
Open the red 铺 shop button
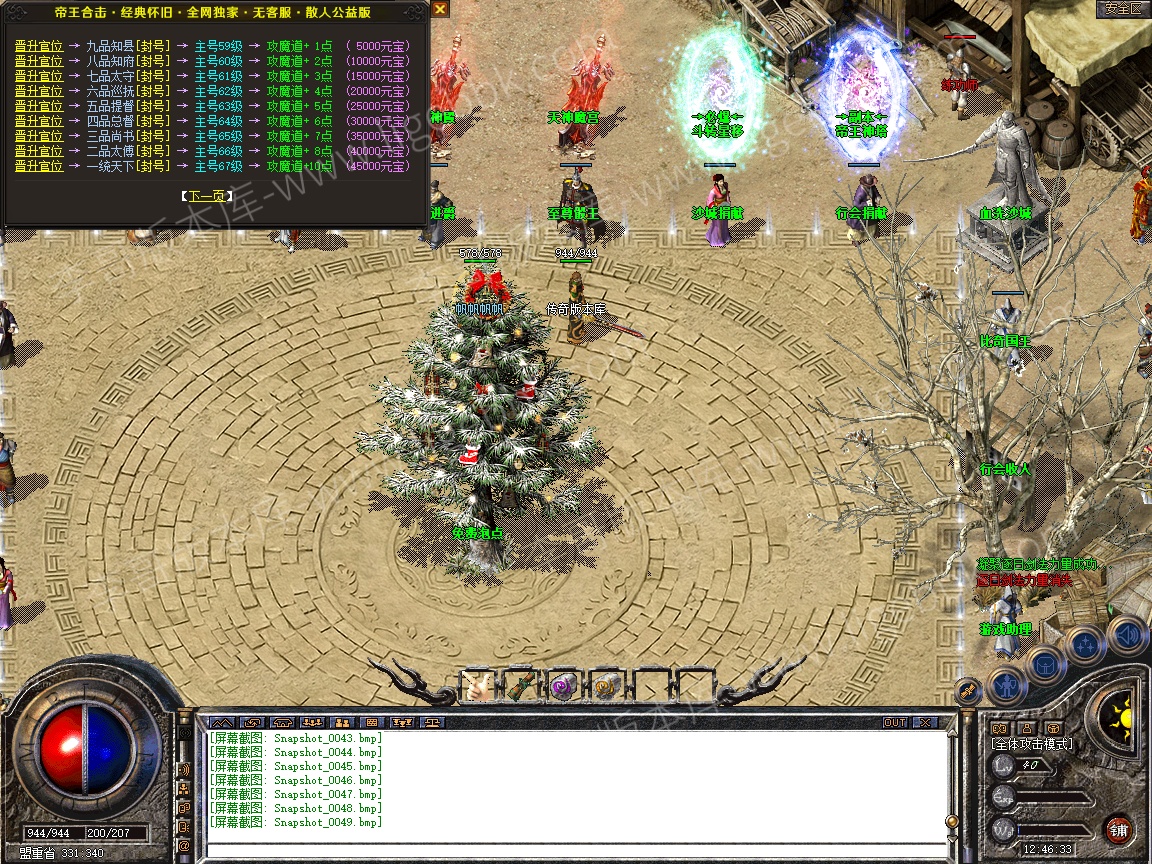point(1118,829)
